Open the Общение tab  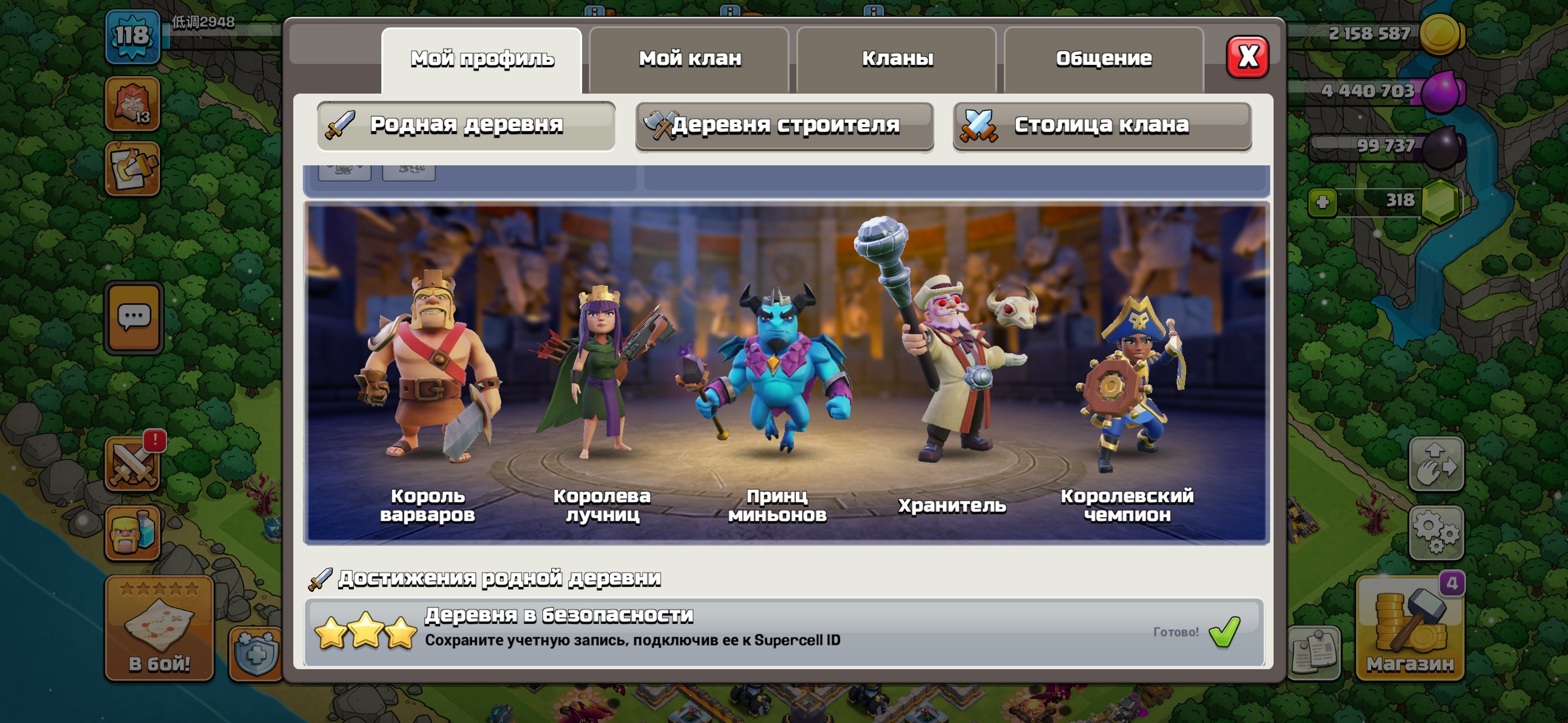[x=1103, y=59]
